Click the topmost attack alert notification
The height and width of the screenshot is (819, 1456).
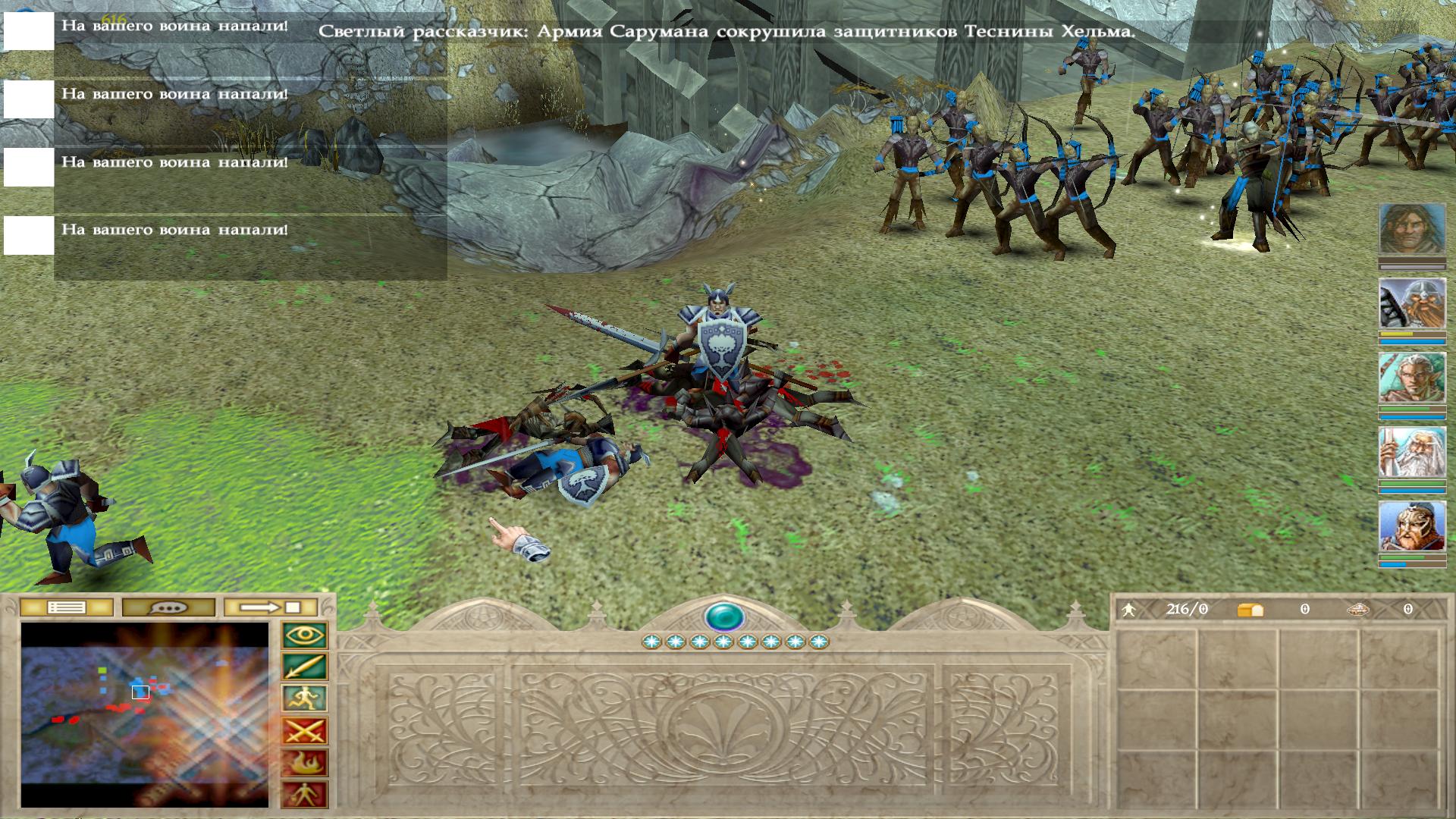click(174, 26)
